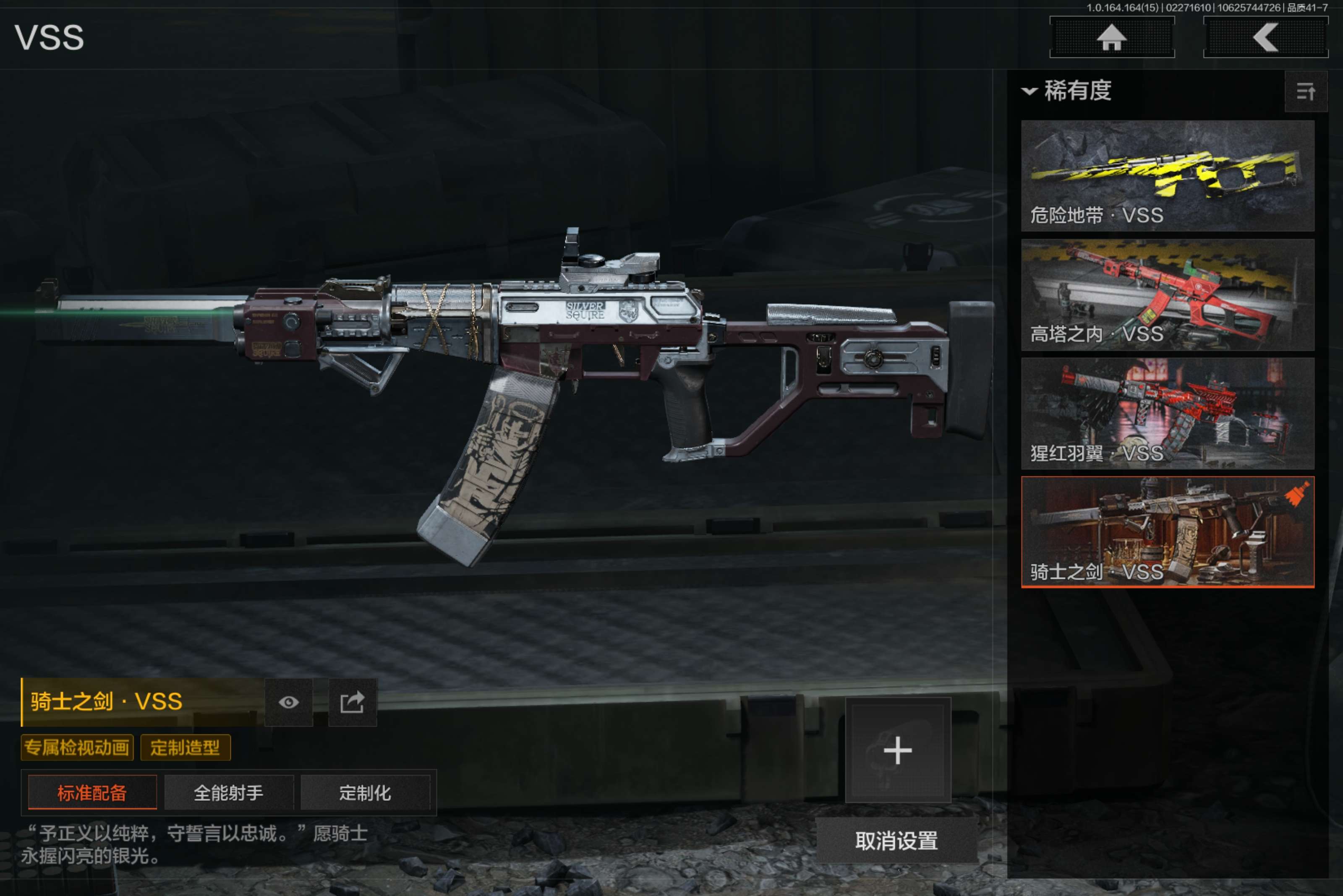Screen dimensions: 1343x896
Task: Preview the skin with the eye icon
Action: tap(289, 702)
